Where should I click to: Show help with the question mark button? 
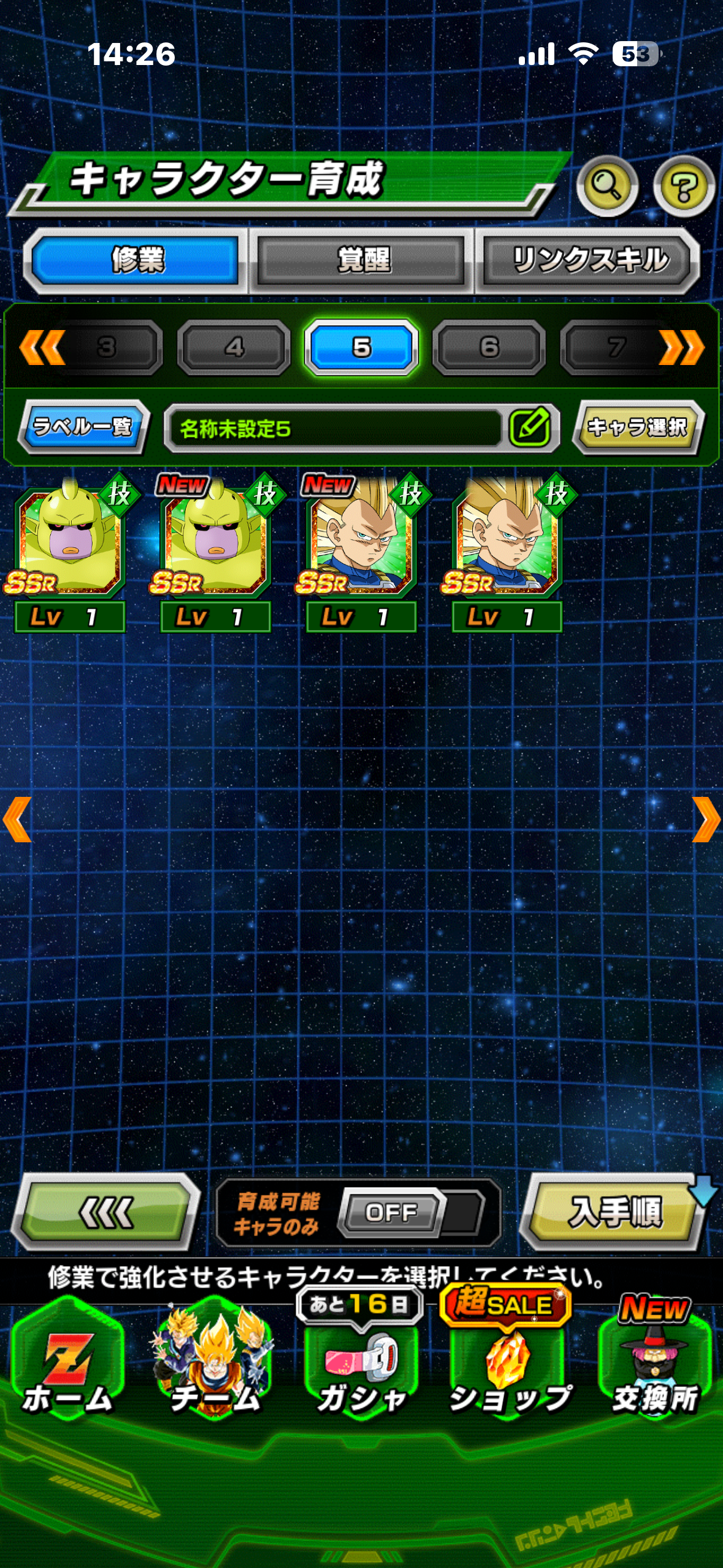(683, 185)
